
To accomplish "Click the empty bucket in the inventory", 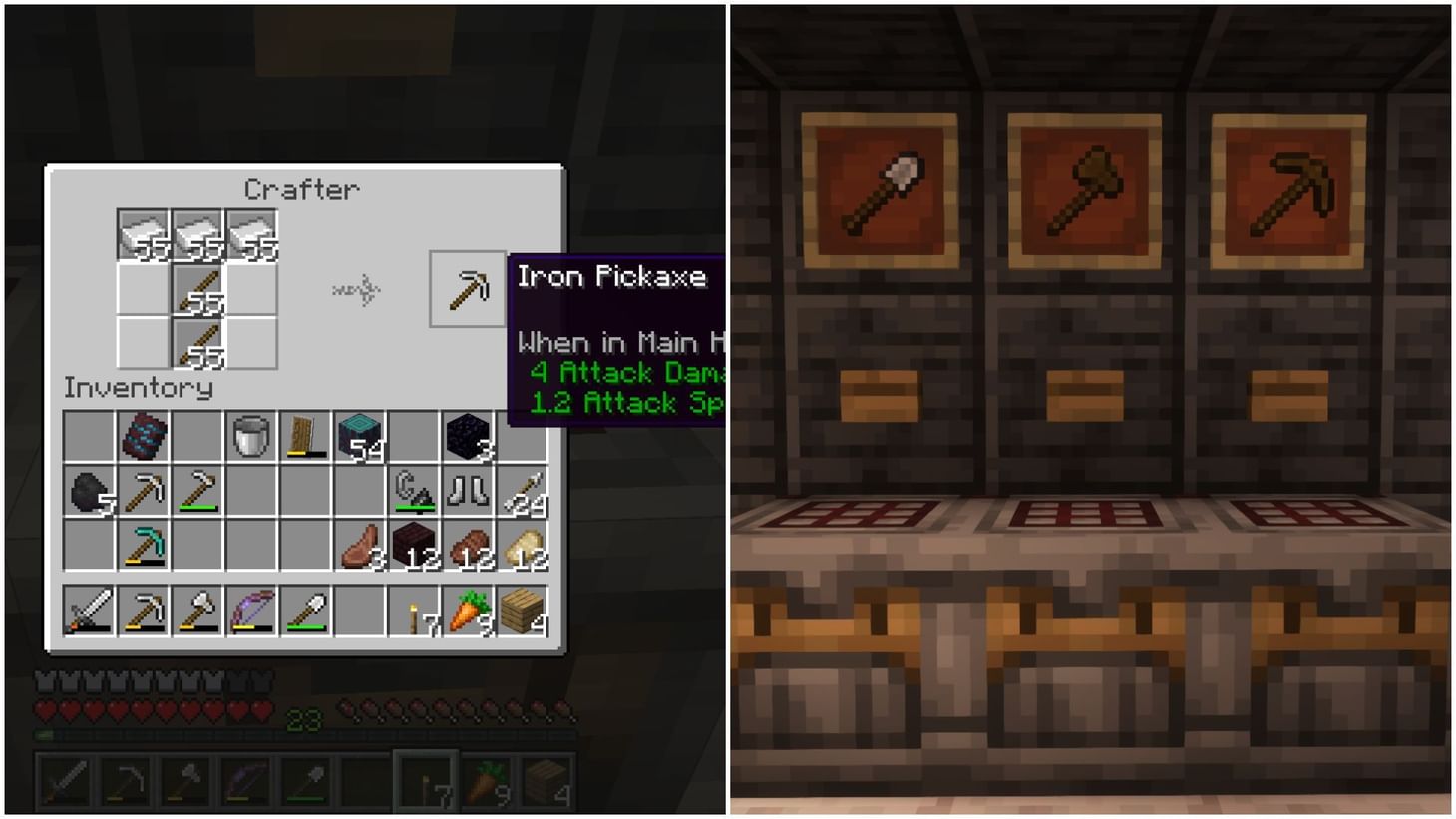I will point(250,434).
